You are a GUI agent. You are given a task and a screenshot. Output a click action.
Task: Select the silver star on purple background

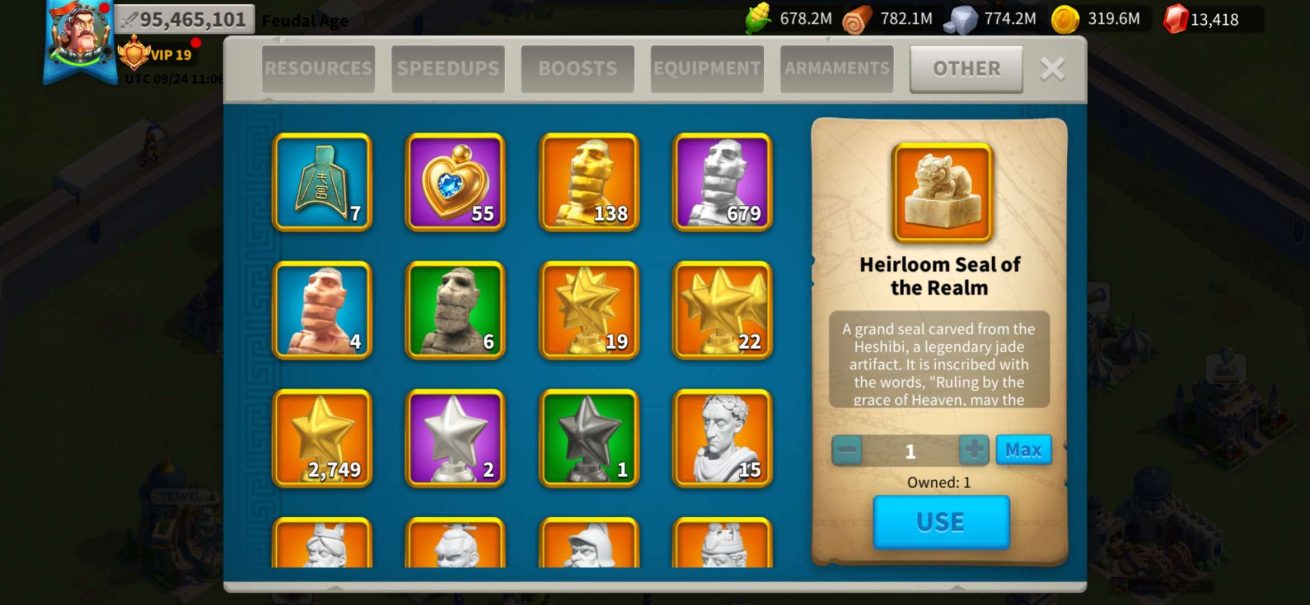455,438
